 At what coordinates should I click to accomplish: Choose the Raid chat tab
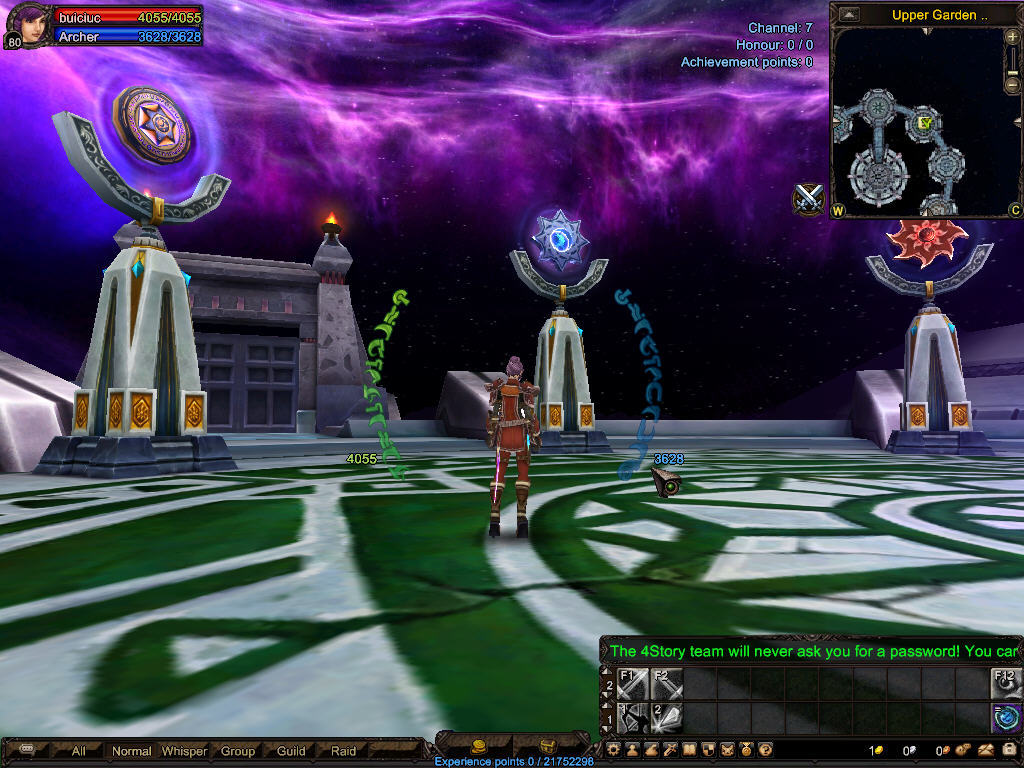343,751
